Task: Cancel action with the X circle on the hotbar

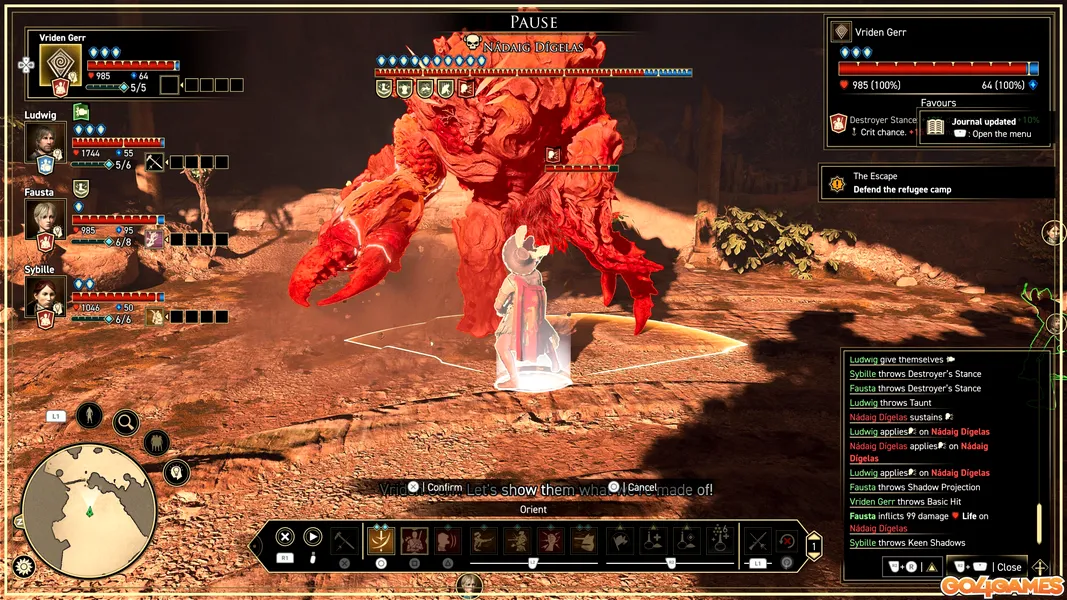Action: [285, 537]
